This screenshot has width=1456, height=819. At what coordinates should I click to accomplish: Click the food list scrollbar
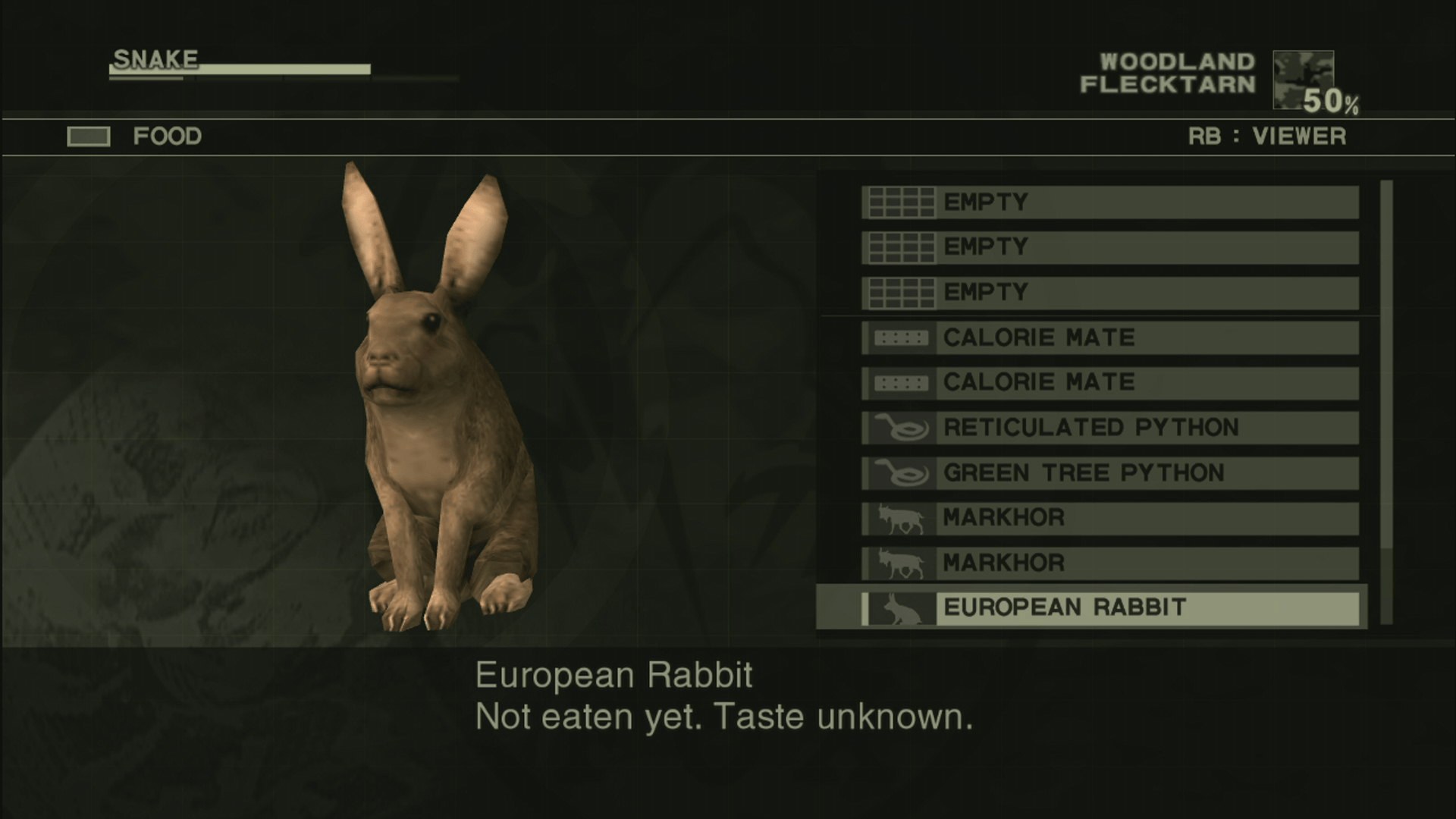(1386, 402)
